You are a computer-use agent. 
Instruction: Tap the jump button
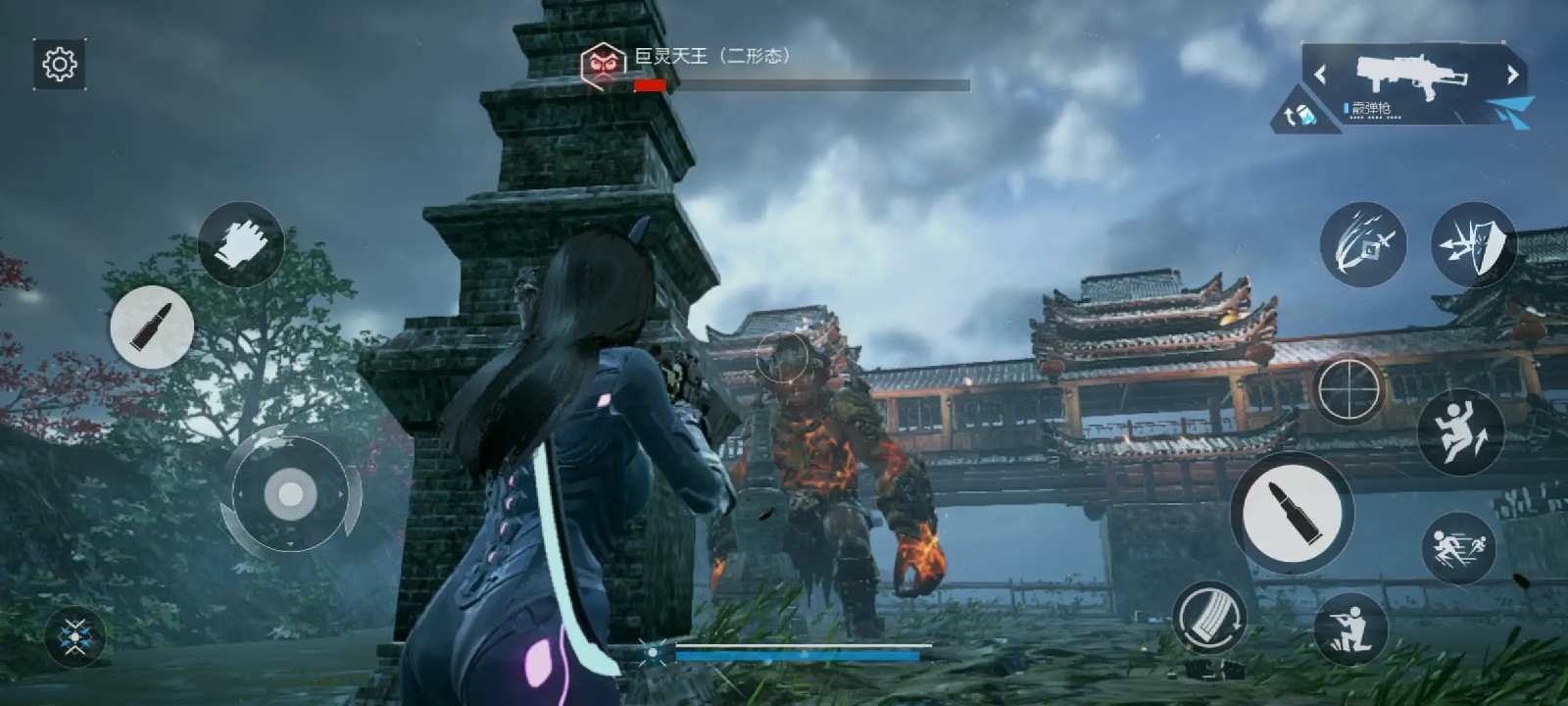1460,431
